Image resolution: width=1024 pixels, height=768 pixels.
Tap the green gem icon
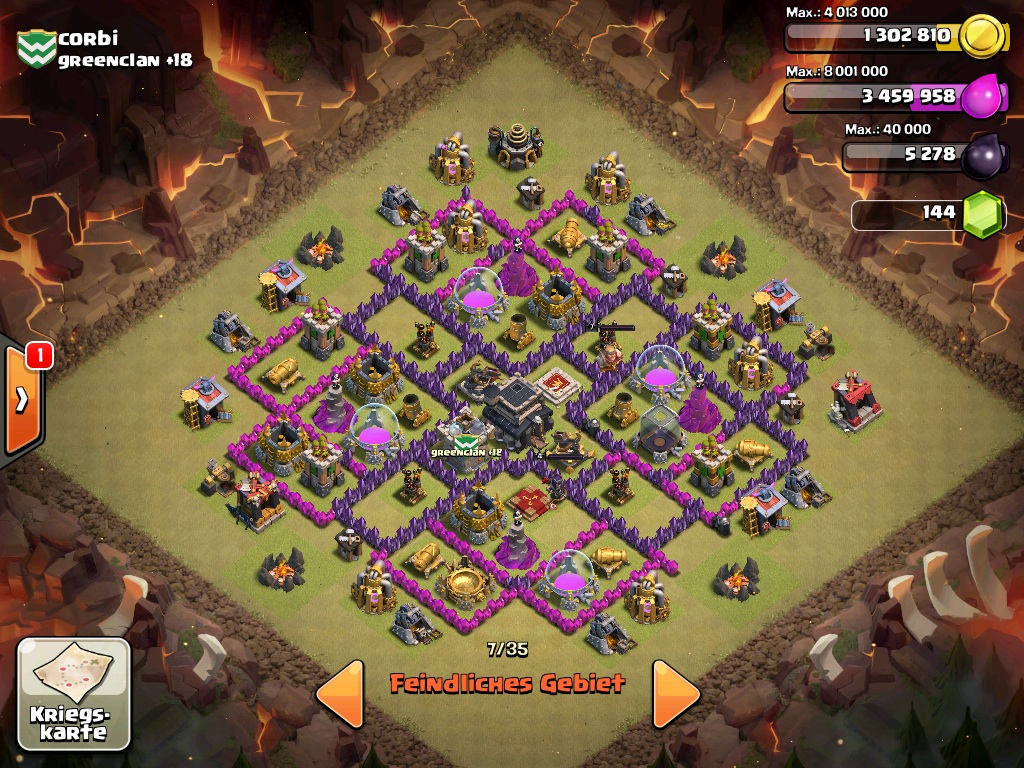point(982,213)
